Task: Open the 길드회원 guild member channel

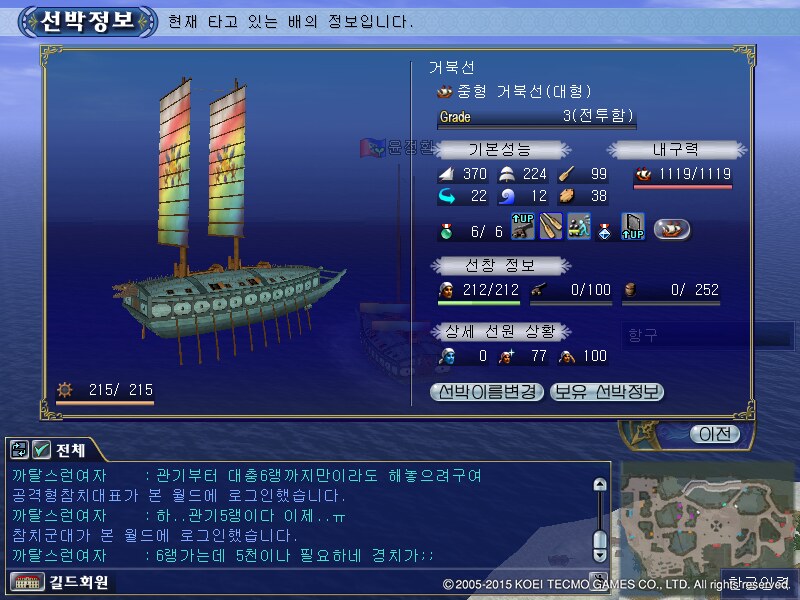Action: point(62,581)
